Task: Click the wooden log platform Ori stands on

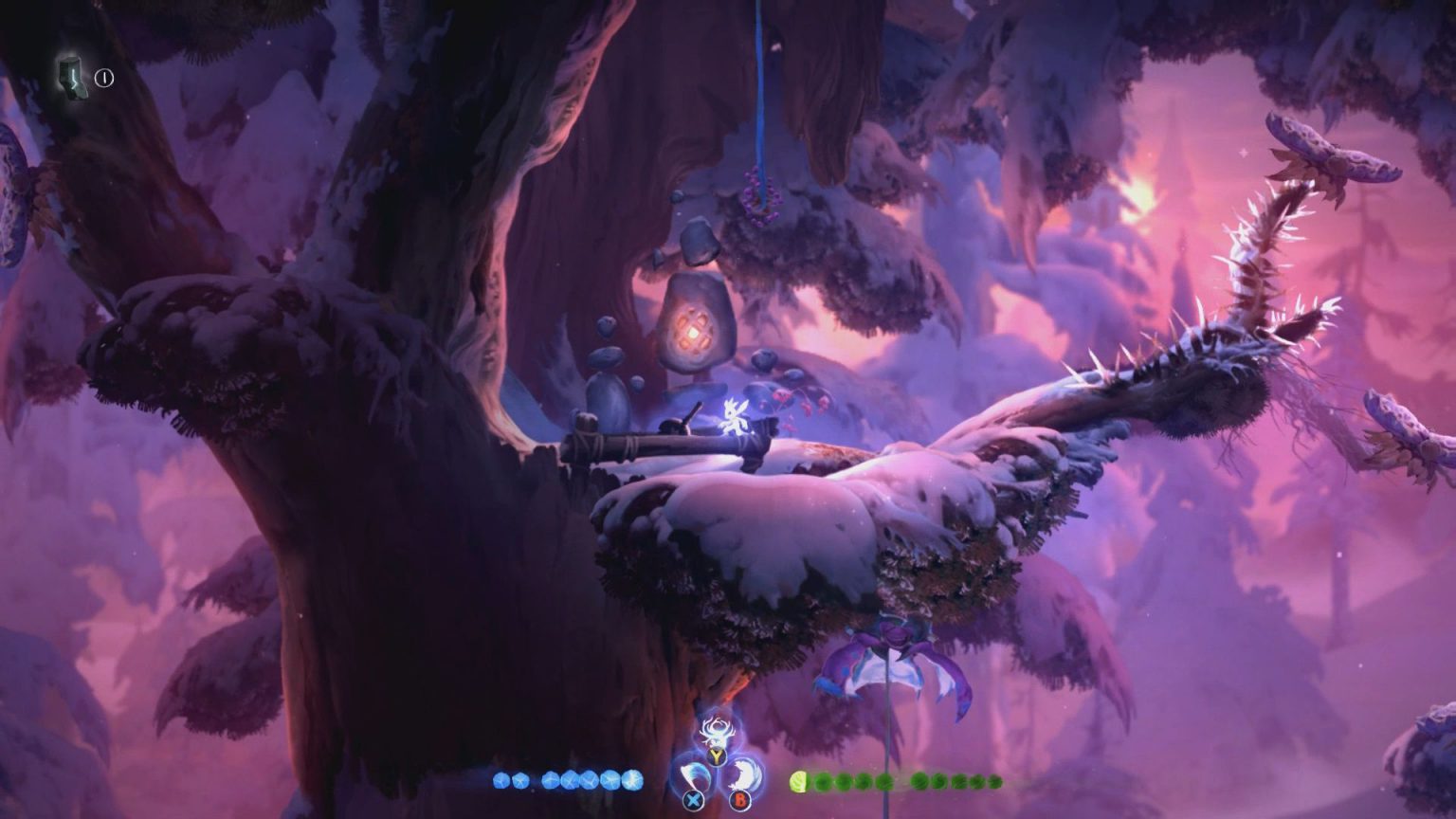Action: [654, 442]
